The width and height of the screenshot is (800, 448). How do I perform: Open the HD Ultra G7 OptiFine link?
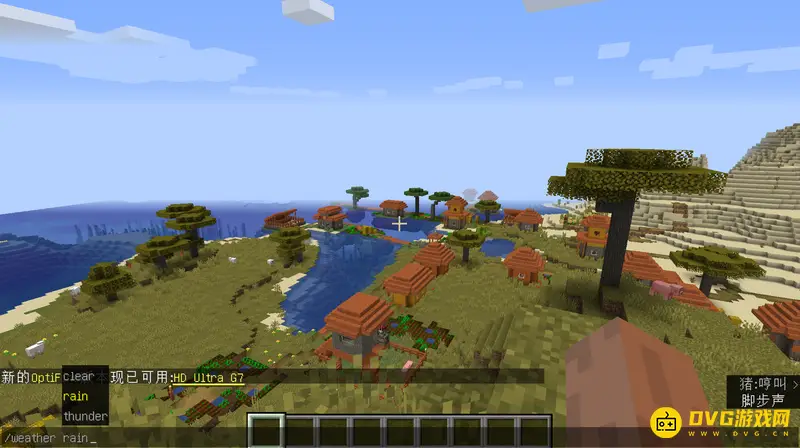point(208,377)
